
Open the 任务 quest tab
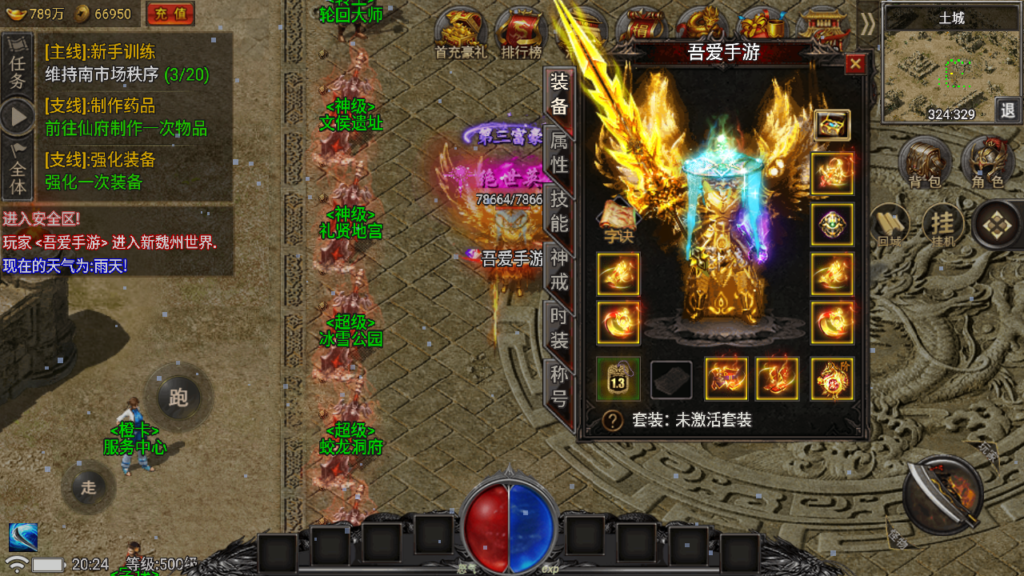[17, 64]
